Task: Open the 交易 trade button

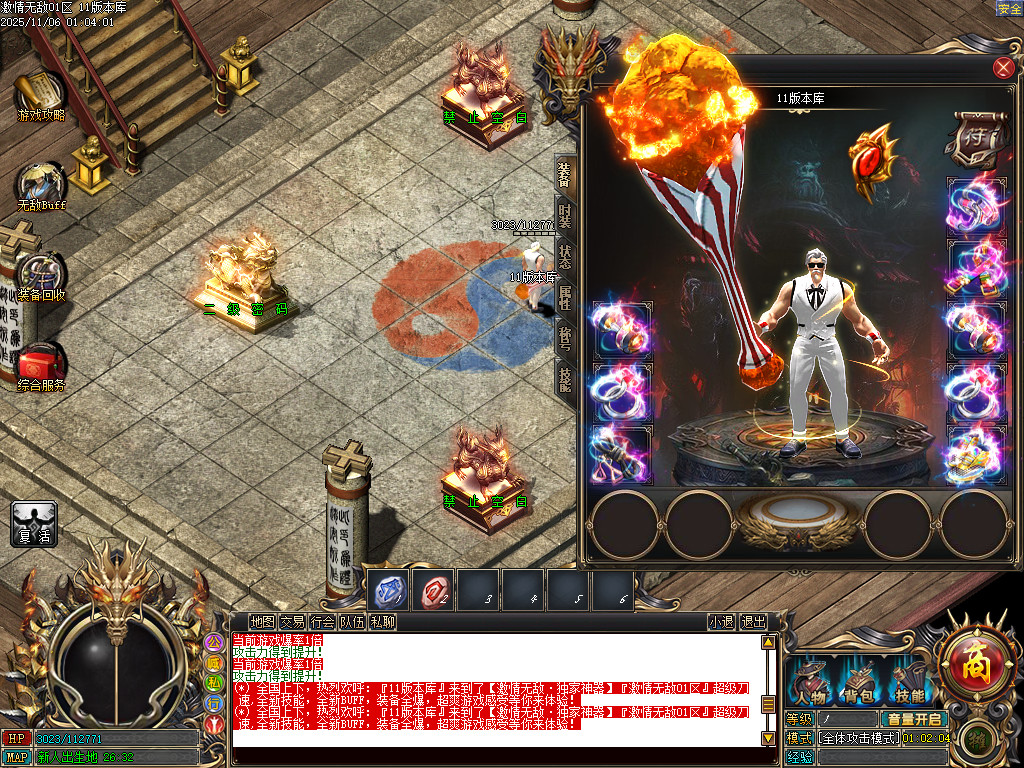Action: [292, 622]
